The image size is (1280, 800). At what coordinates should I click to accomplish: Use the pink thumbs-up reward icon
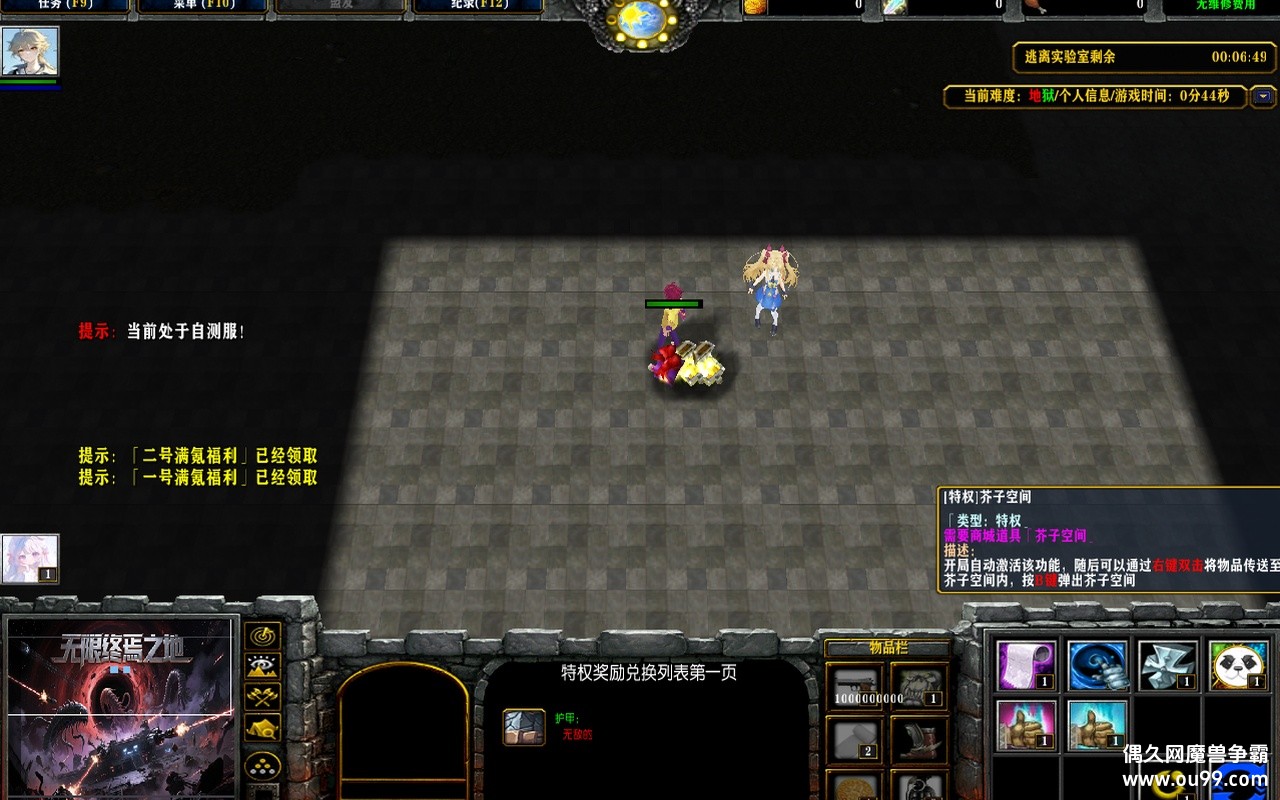(x=1028, y=727)
